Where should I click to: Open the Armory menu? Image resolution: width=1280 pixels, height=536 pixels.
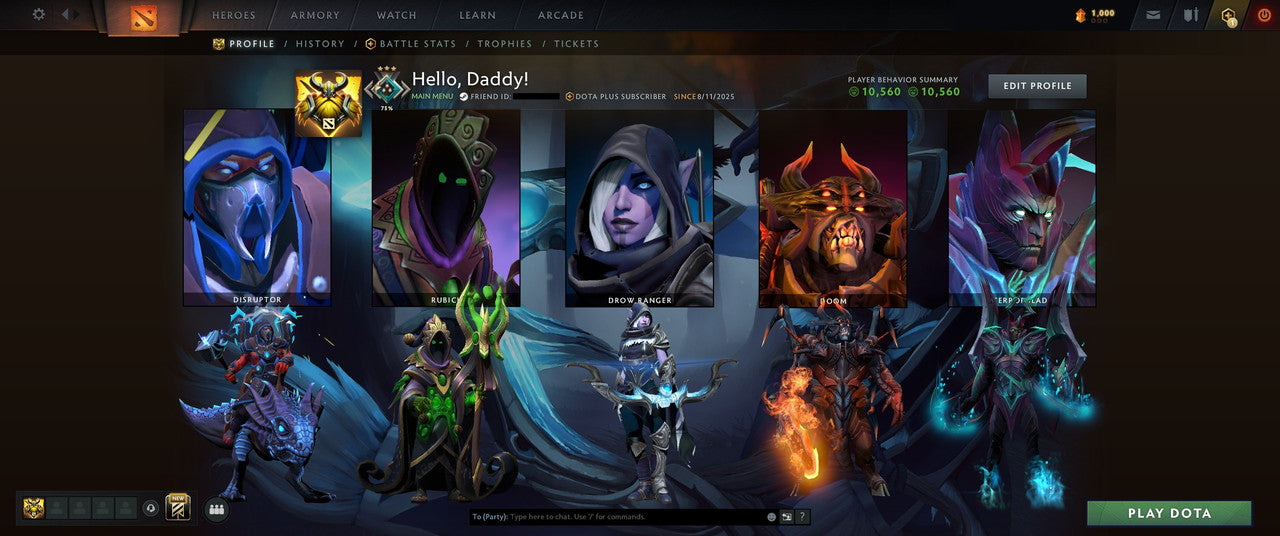coord(315,16)
